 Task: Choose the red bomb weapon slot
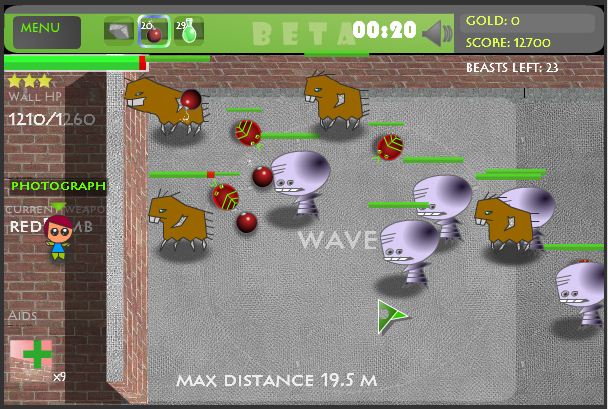[x=152, y=32]
